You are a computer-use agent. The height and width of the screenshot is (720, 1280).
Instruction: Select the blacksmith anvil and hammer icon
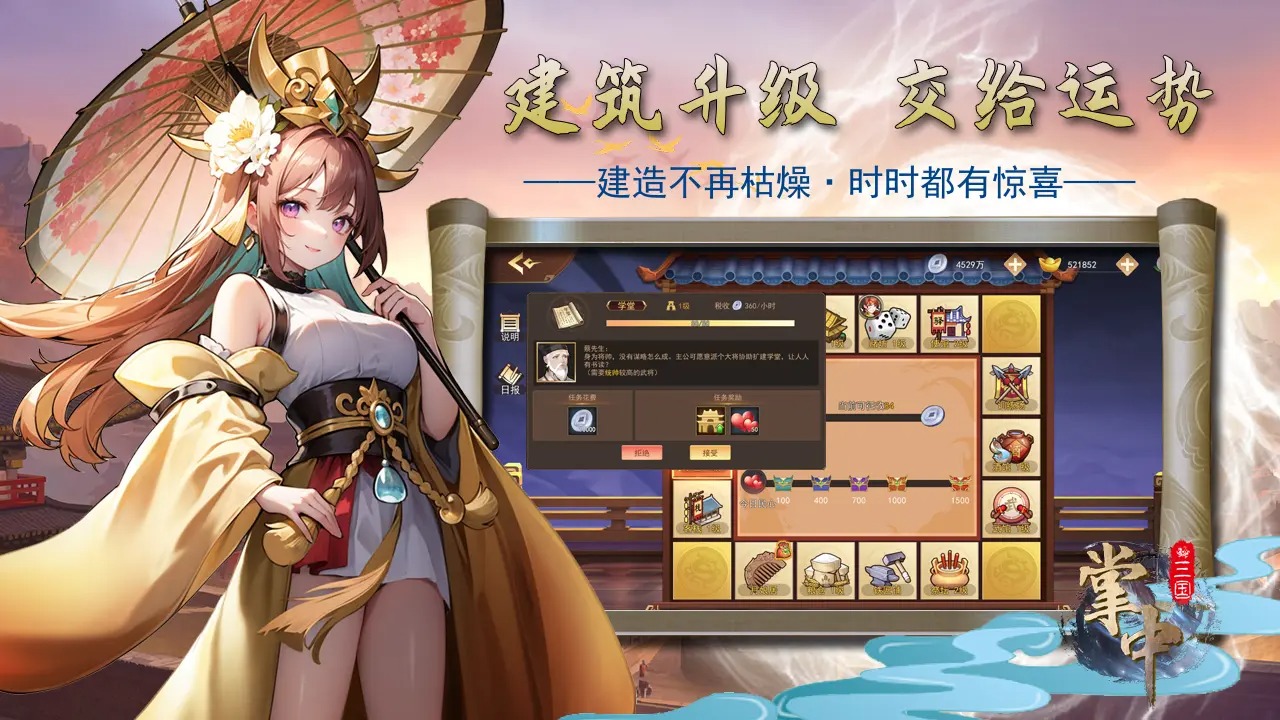tap(885, 570)
